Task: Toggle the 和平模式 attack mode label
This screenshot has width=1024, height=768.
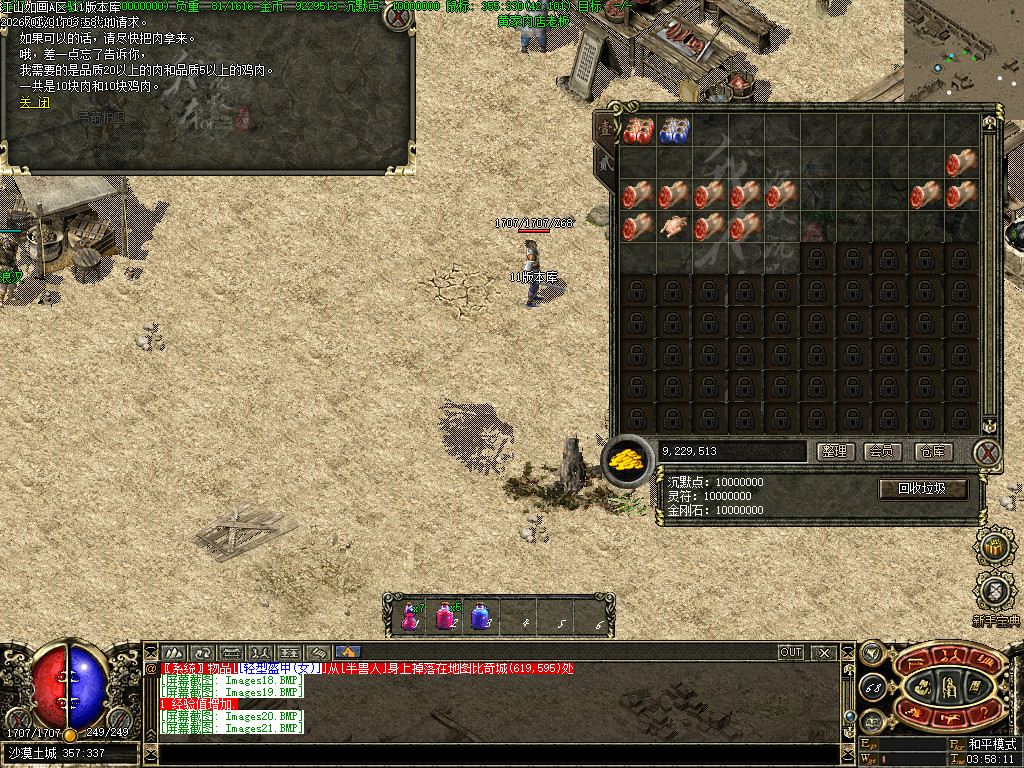Action: point(991,745)
